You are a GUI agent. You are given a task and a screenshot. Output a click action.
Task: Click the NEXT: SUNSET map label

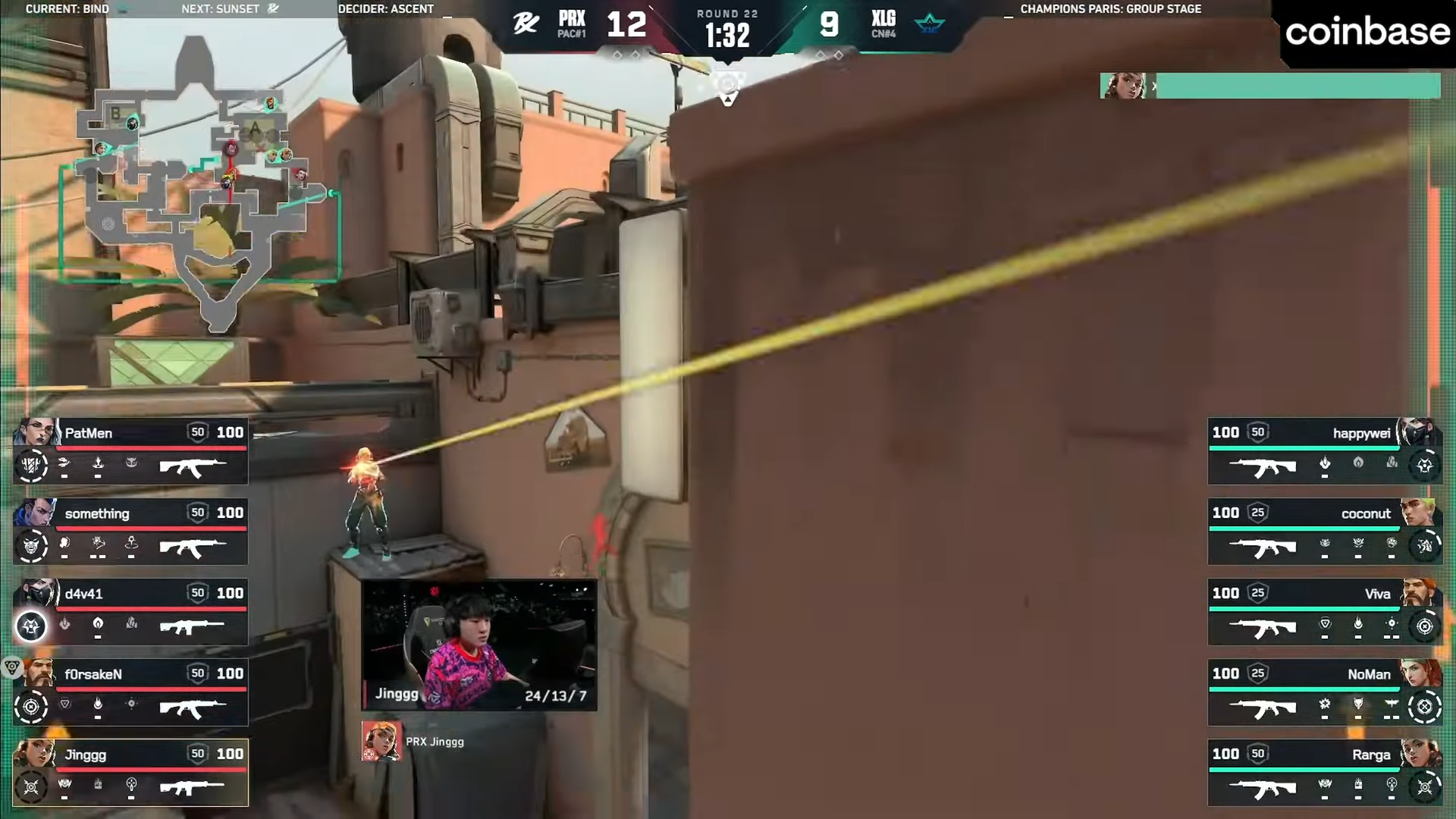[229, 9]
